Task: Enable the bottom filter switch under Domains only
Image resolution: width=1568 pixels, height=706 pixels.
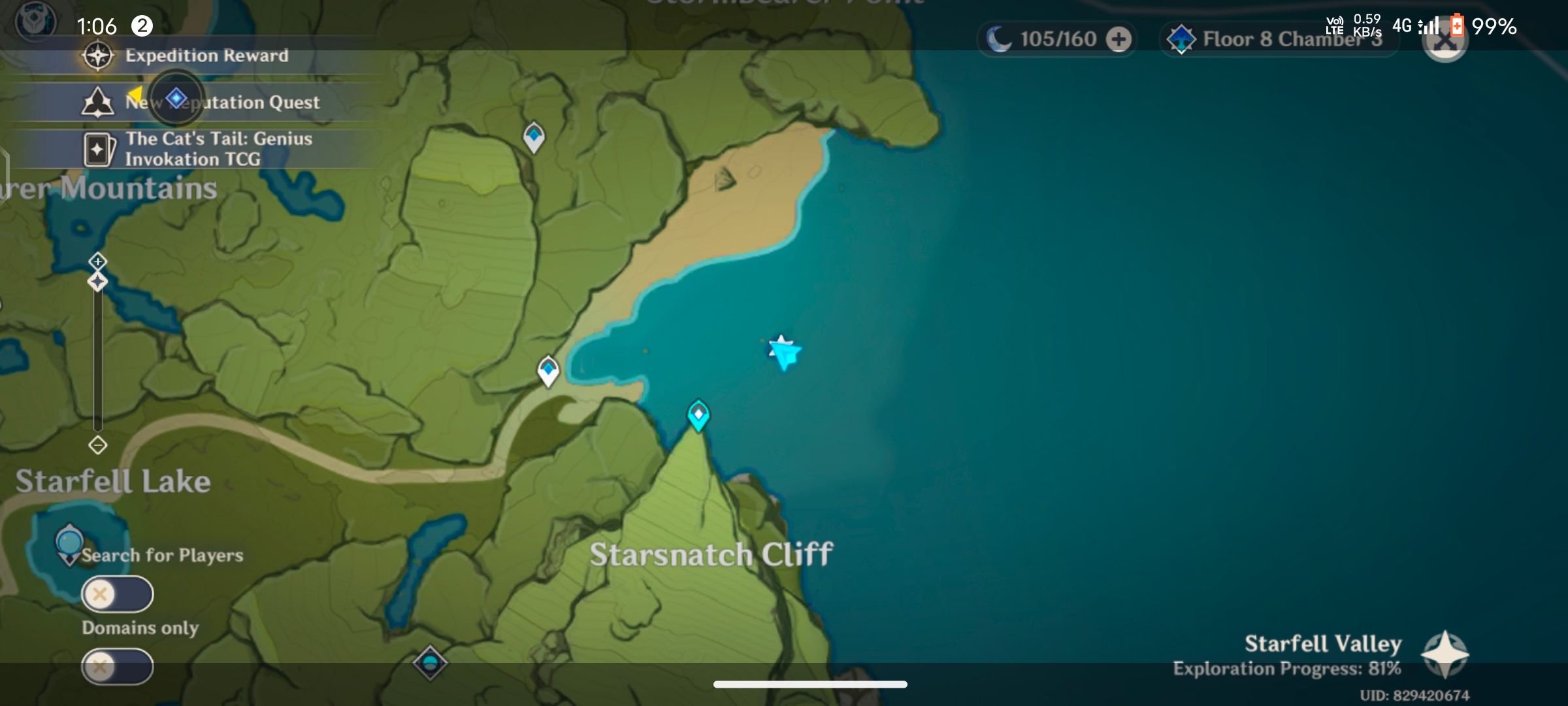Action: 118,665
